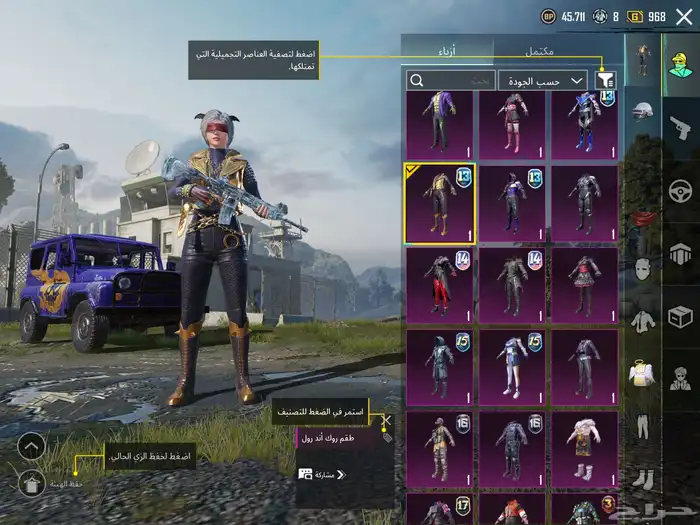Viewport: 700px width, 525px height.
Task: Open the owned cosmetics filter funnel icon
Action: (x=605, y=80)
